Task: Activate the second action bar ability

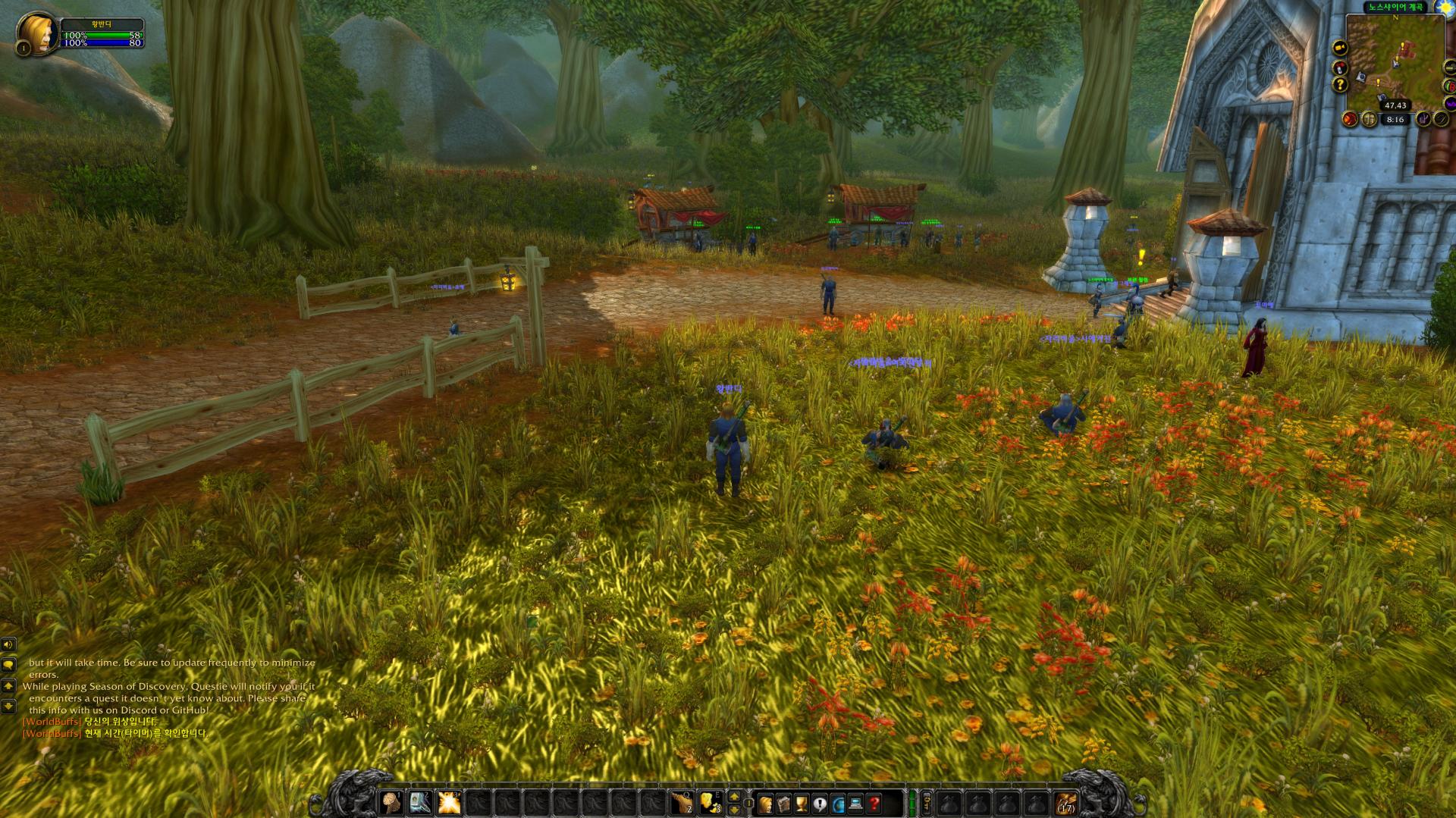Action: [x=420, y=803]
